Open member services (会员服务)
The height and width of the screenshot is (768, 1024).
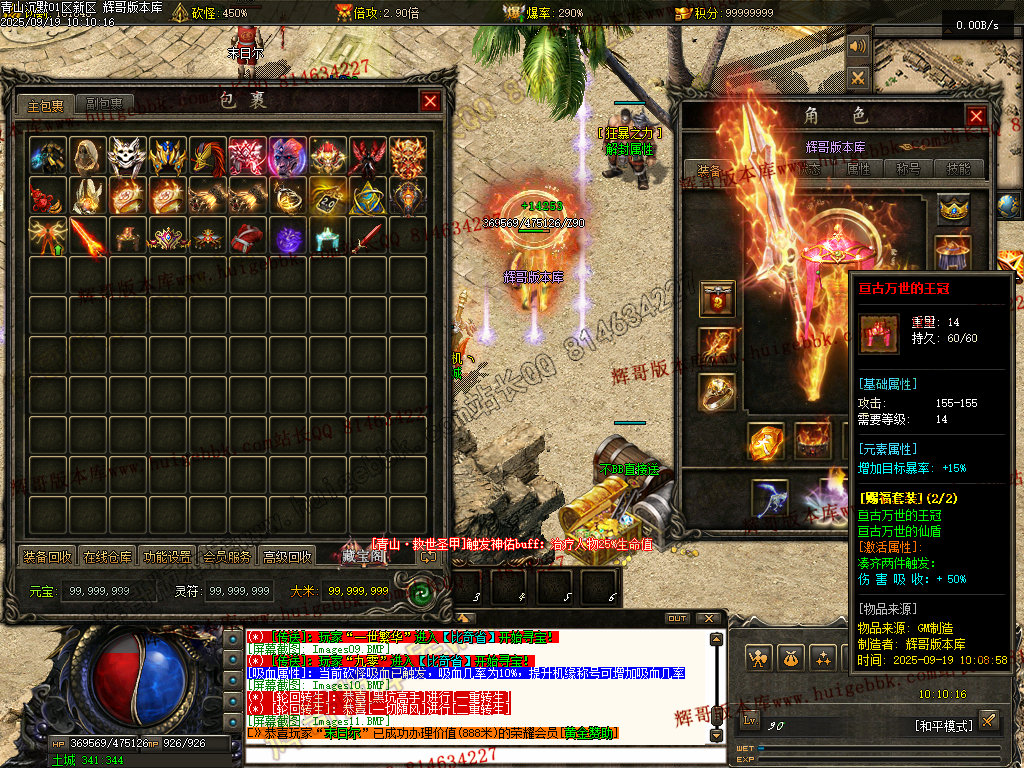[x=227, y=557]
